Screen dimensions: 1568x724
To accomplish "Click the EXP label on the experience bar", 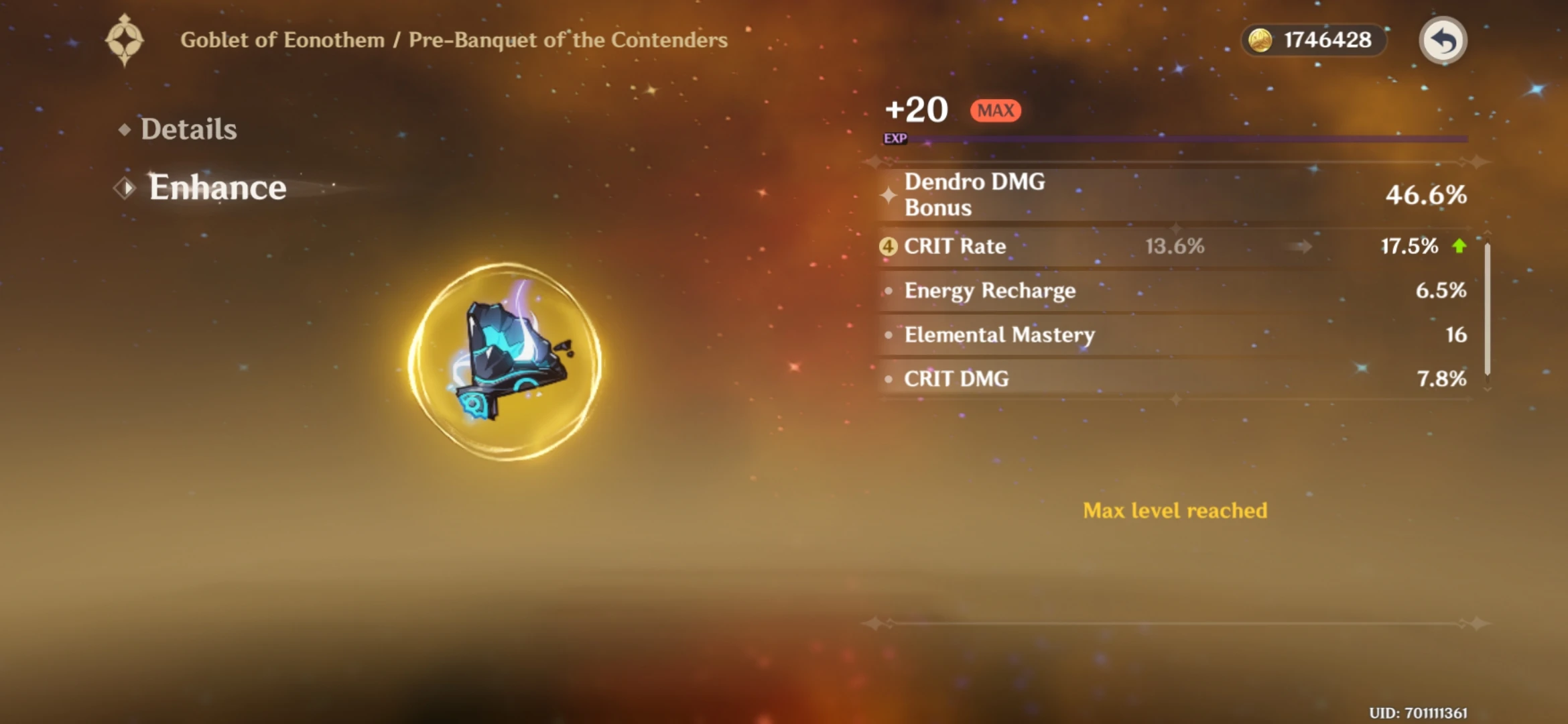I will click(896, 139).
